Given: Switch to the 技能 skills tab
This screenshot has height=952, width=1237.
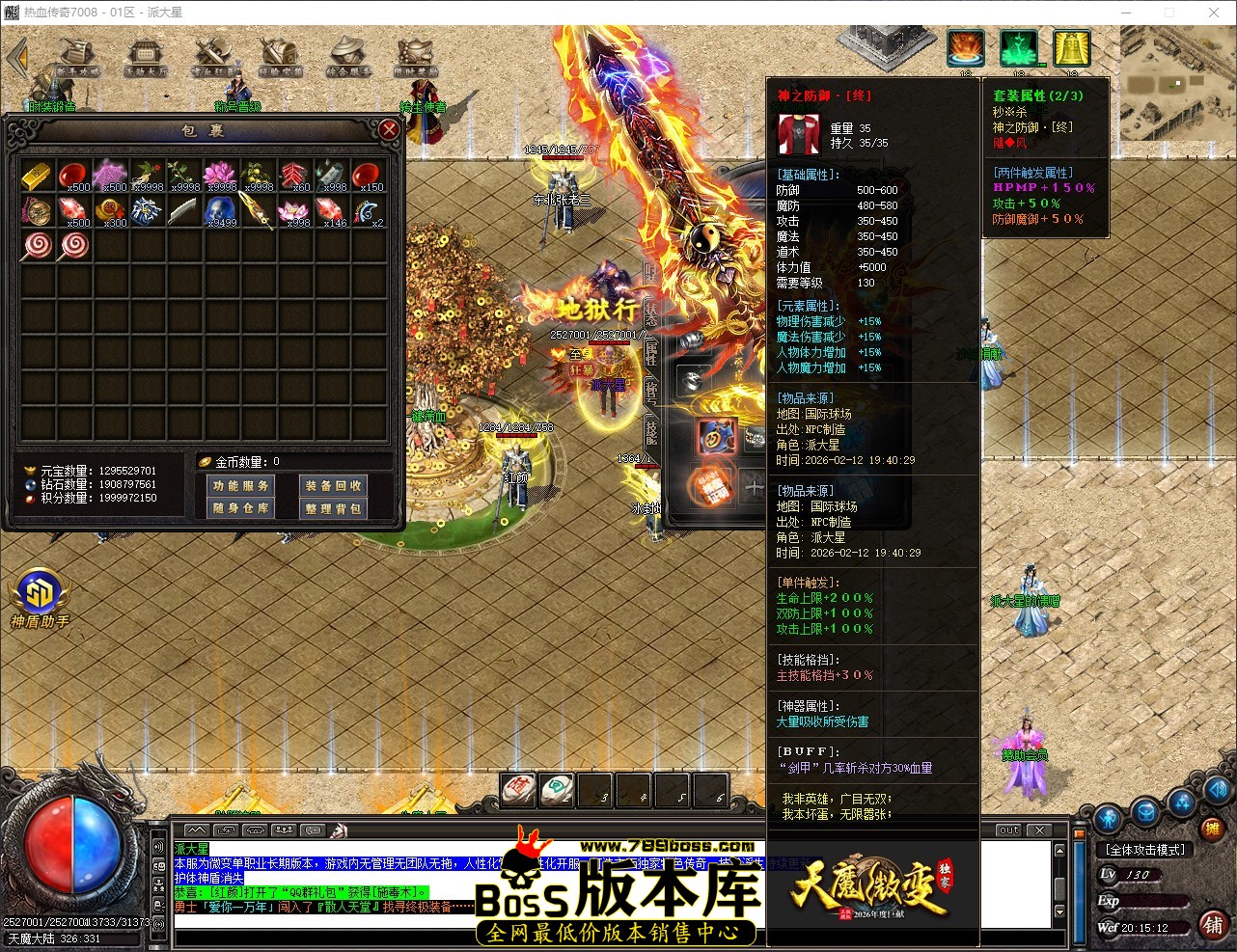Looking at the screenshot, I should point(652,429).
